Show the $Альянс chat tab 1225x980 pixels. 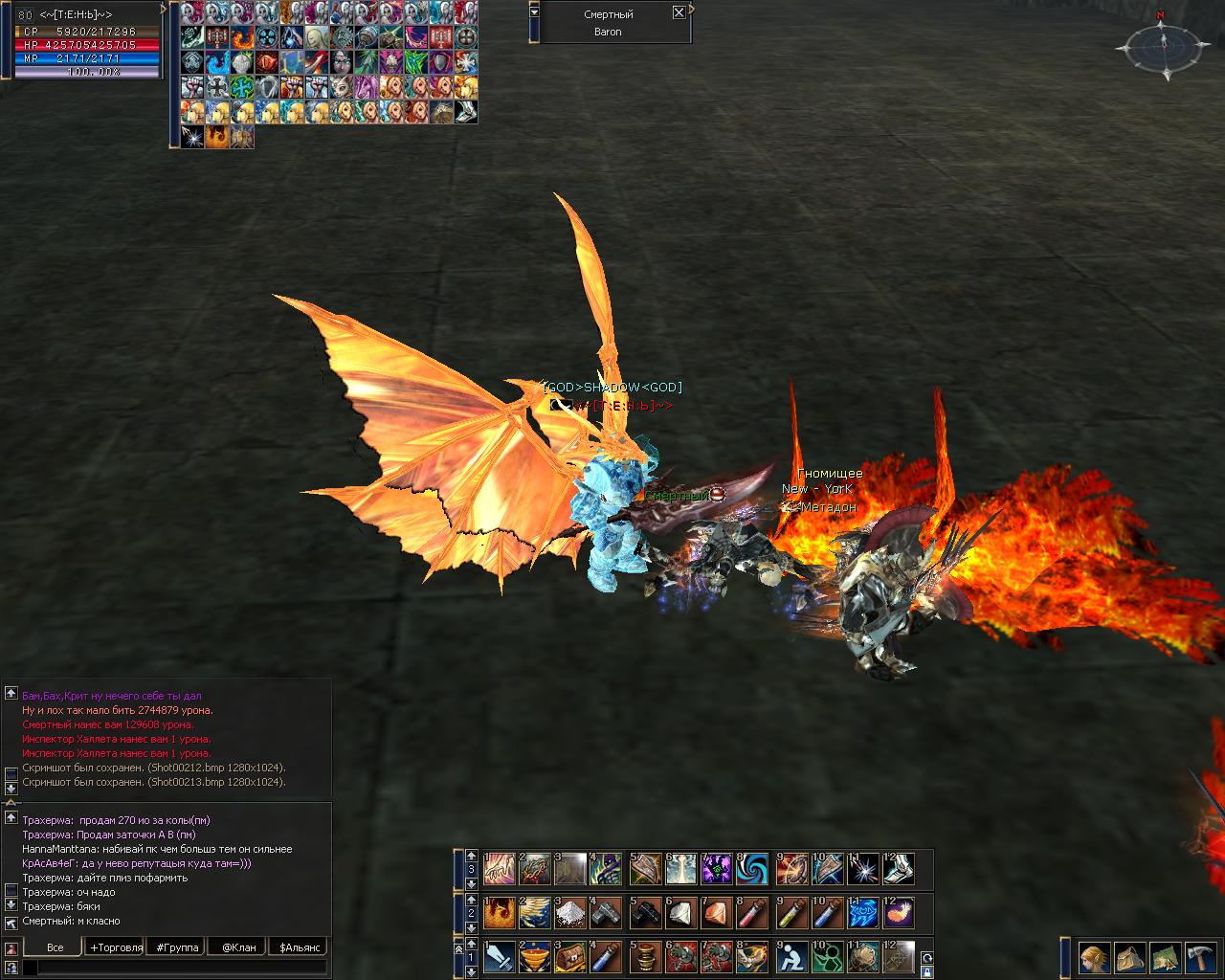[299, 947]
